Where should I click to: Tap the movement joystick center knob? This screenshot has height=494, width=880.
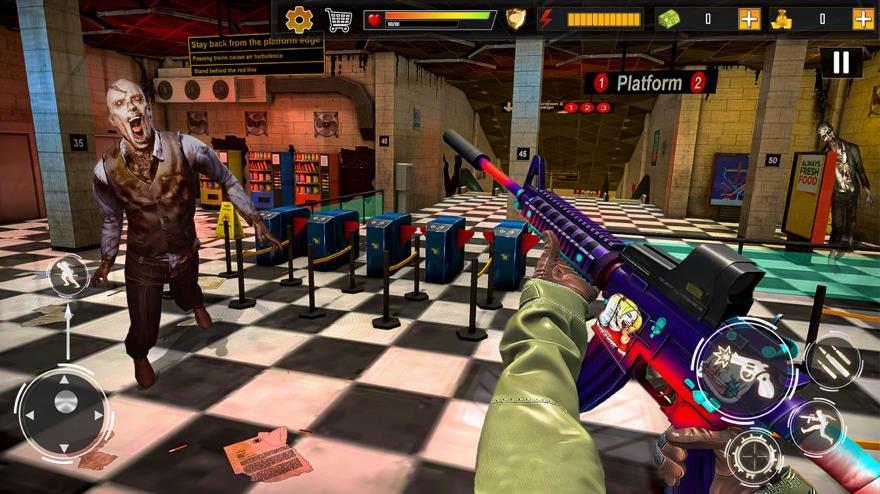66,402
